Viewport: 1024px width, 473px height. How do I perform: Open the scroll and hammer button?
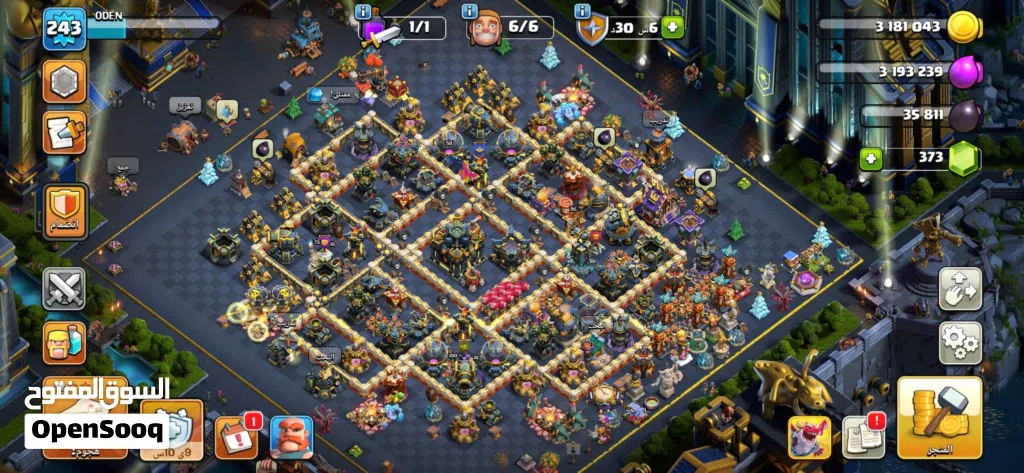64,132
